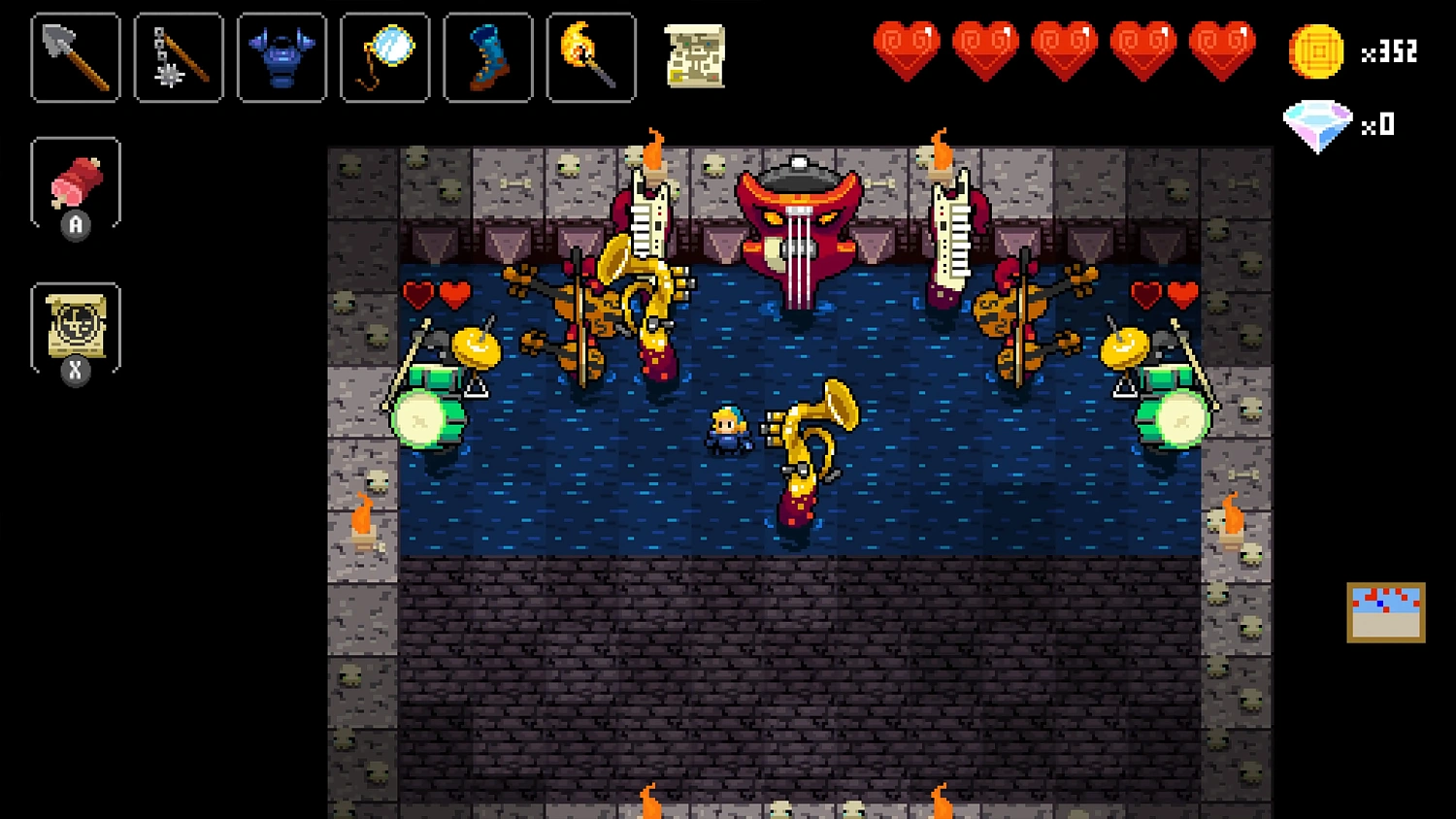Click the gold coin counter icon
The height and width of the screenshot is (819, 1456).
[x=1315, y=53]
